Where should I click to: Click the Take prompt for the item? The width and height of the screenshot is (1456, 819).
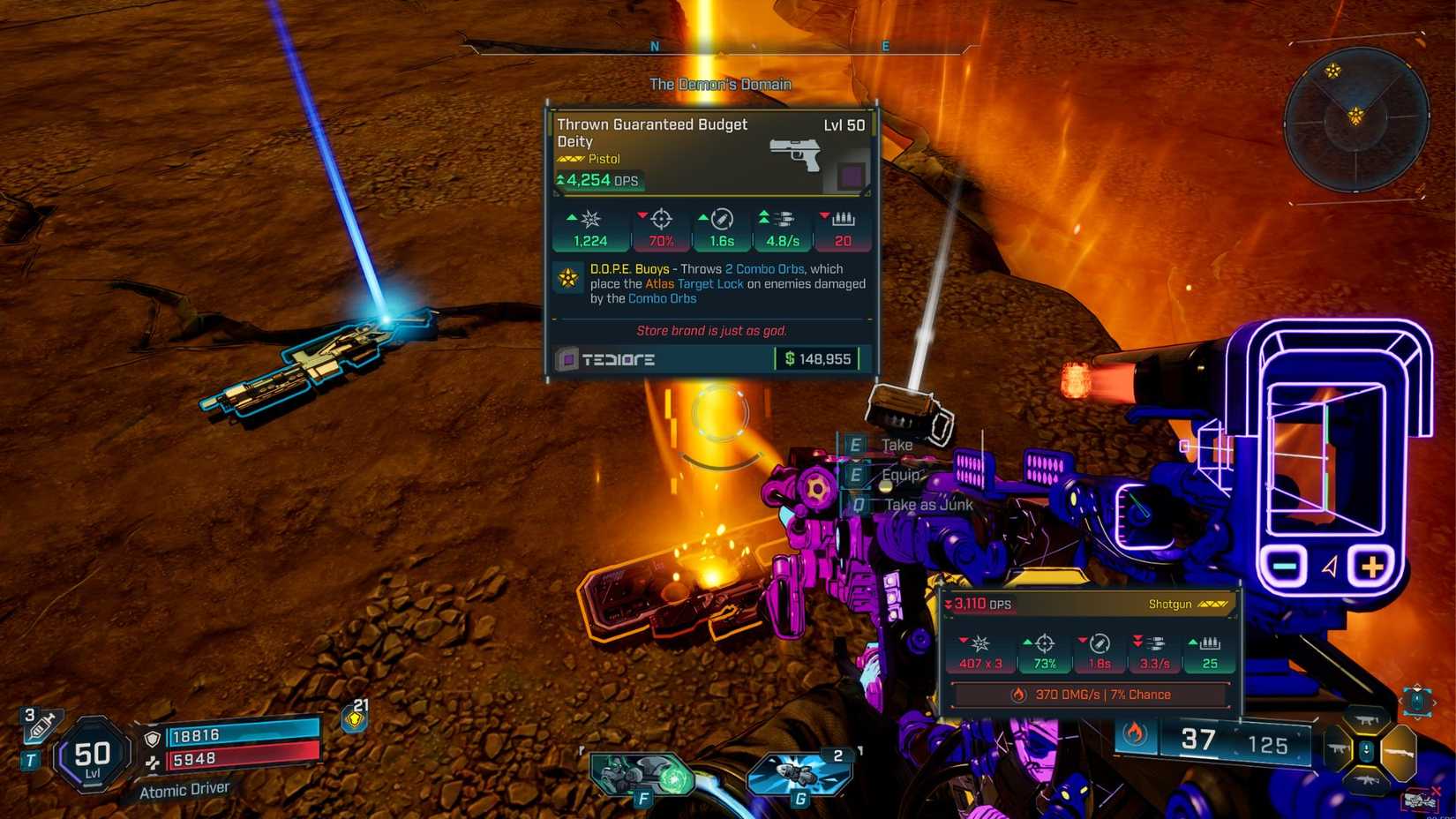[896, 445]
